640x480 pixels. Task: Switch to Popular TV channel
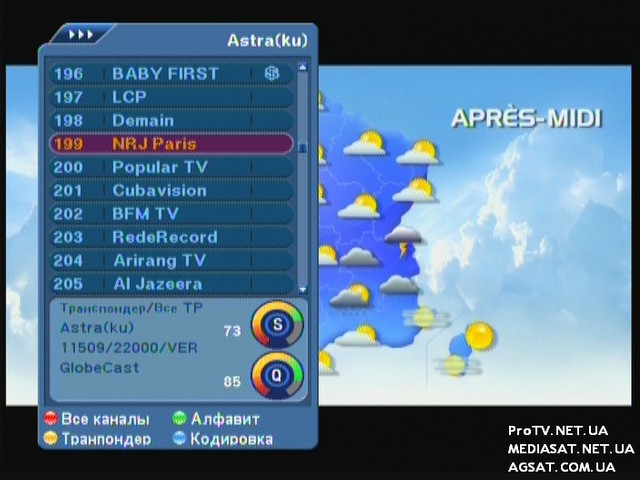[x=170, y=167]
